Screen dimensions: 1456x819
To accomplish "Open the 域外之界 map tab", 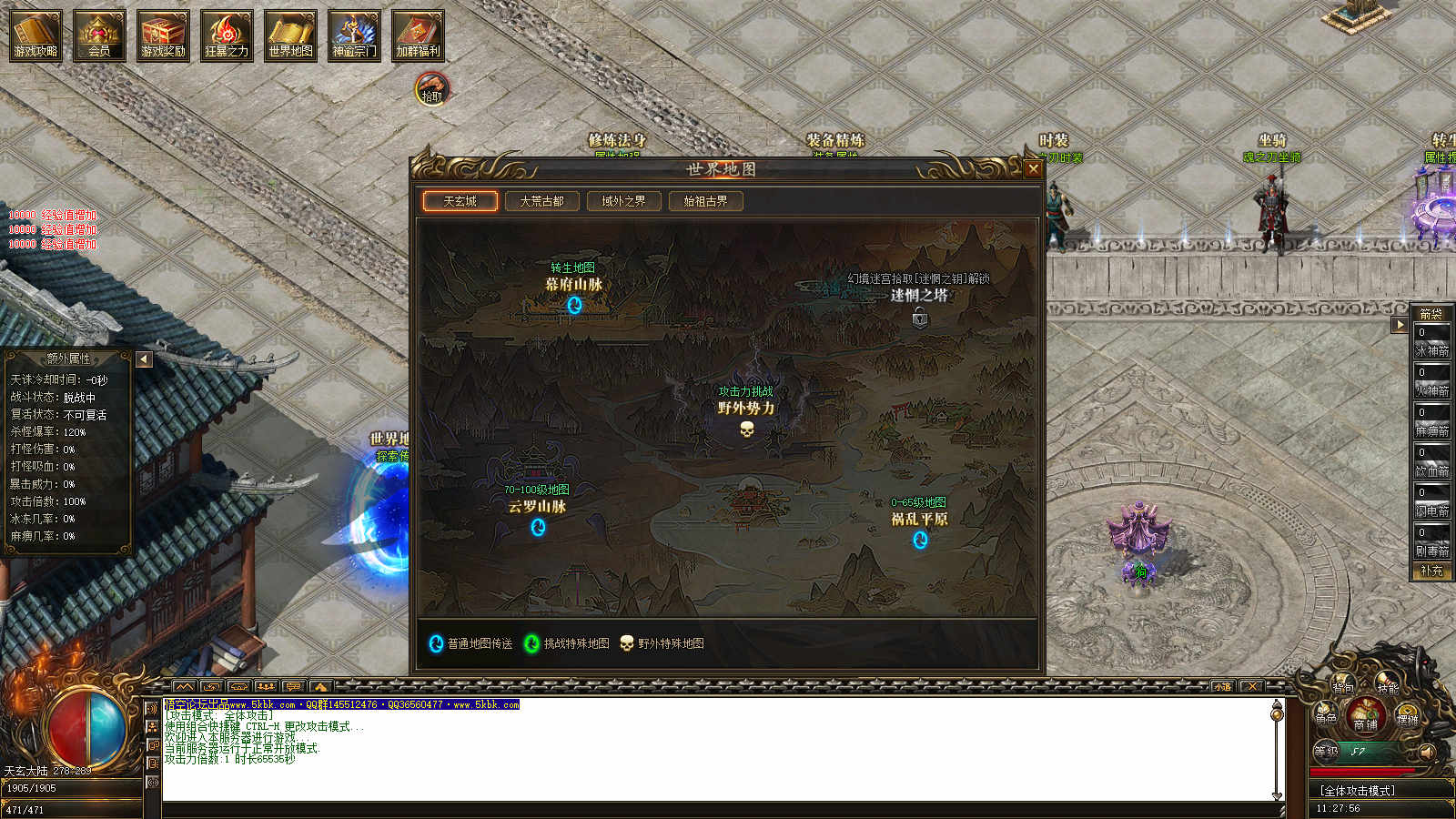I will click(623, 201).
